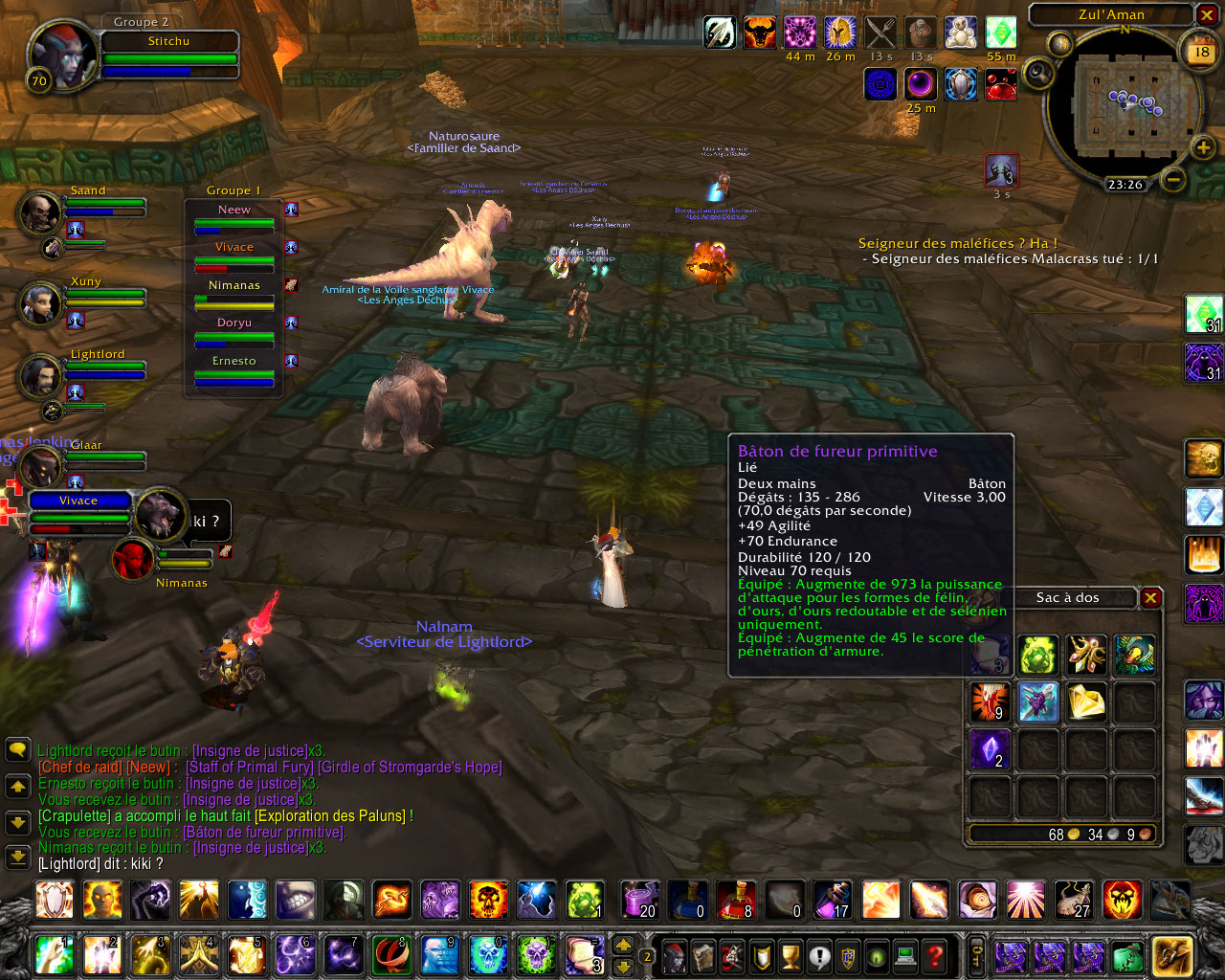
Task: Open the calendar showing day 18
Action: (x=1201, y=53)
